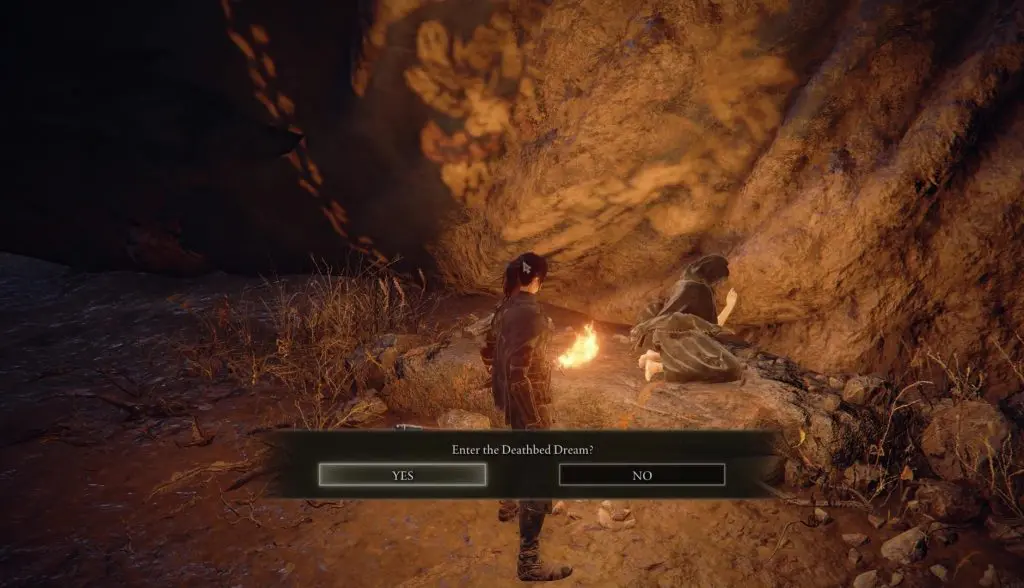Select NO to decline the Deathbed Dream

pos(642,475)
